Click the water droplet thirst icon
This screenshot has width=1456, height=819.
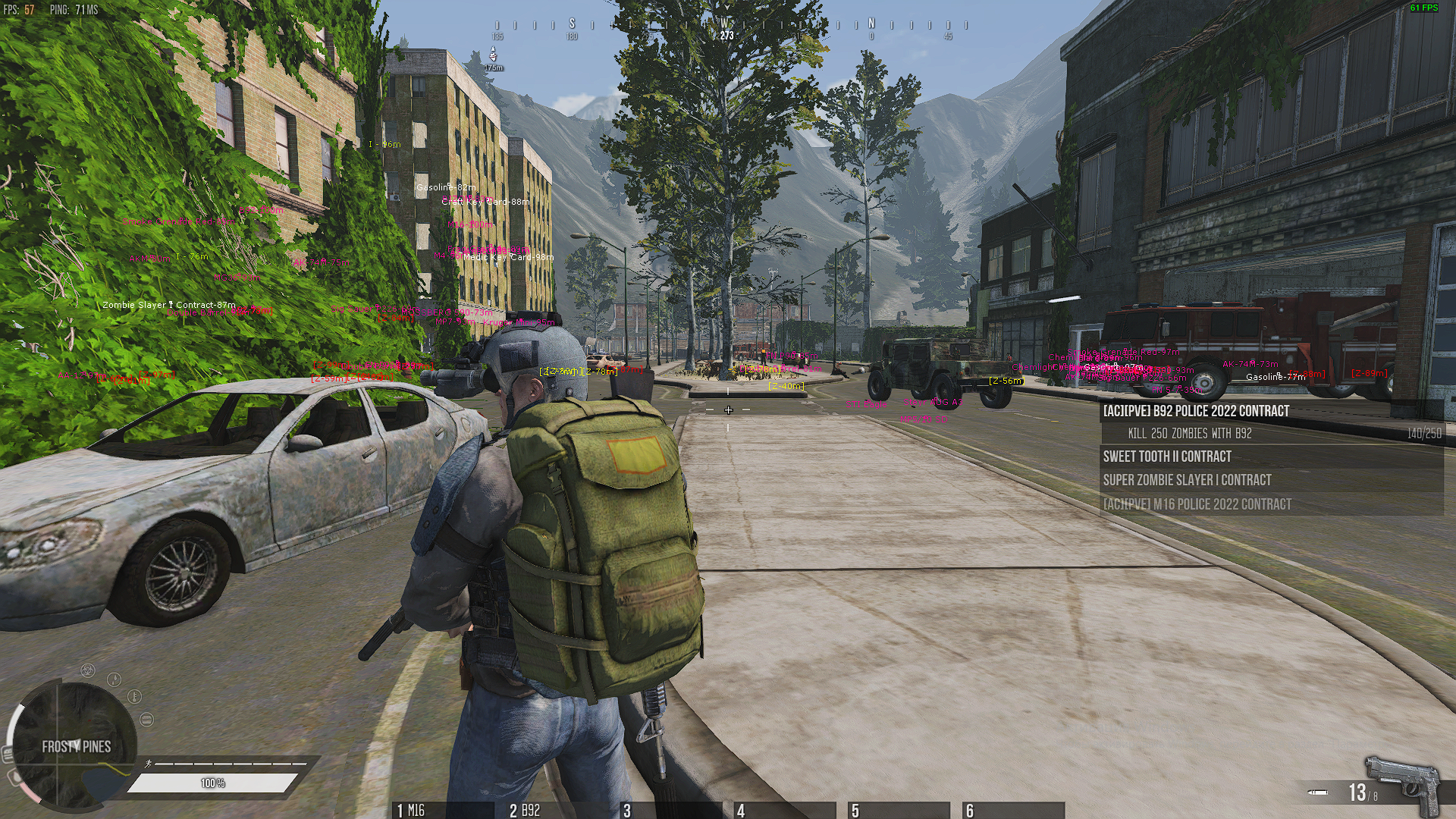point(115,679)
